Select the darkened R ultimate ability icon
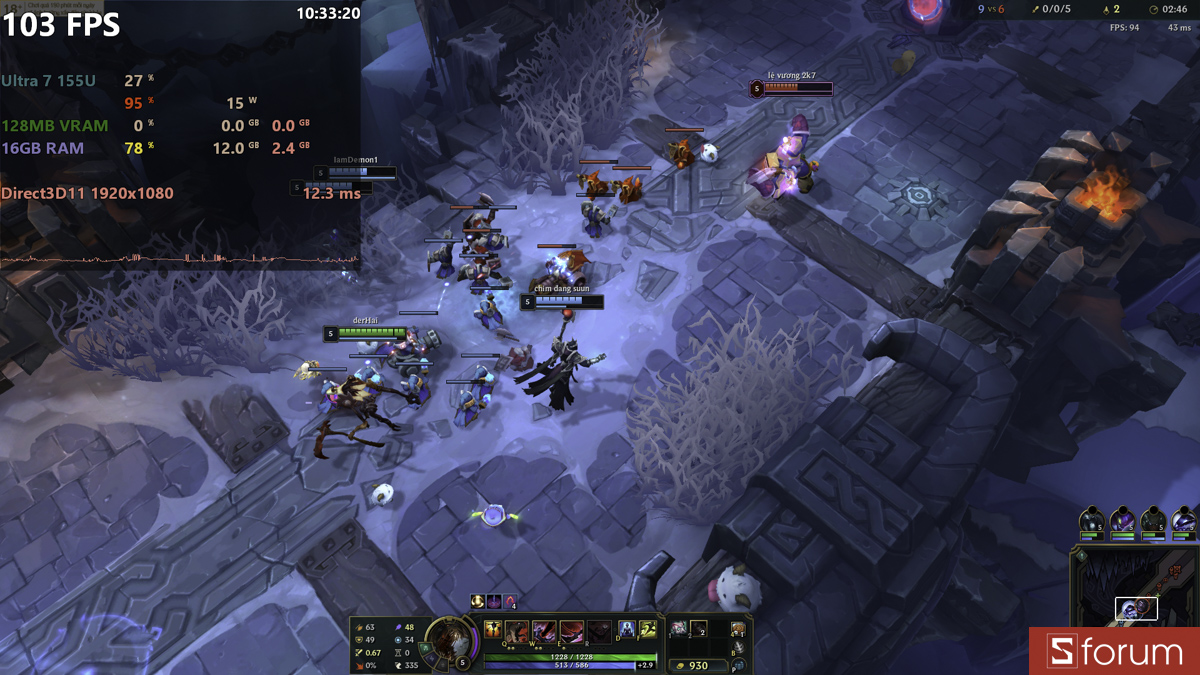The height and width of the screenshot is (675, 1200). coord(598,631)
